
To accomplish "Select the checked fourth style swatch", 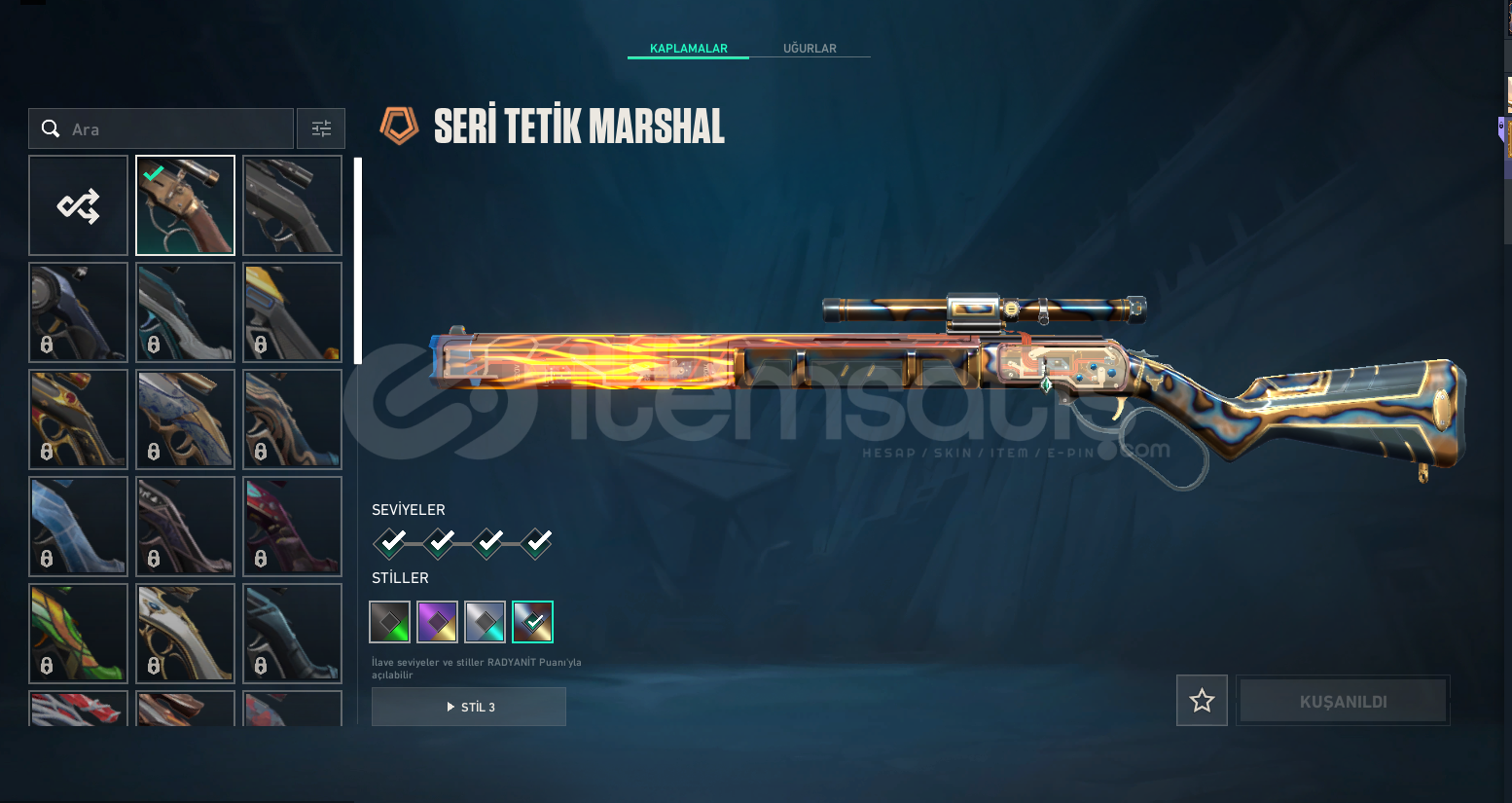I will click(x=532, y=622).
